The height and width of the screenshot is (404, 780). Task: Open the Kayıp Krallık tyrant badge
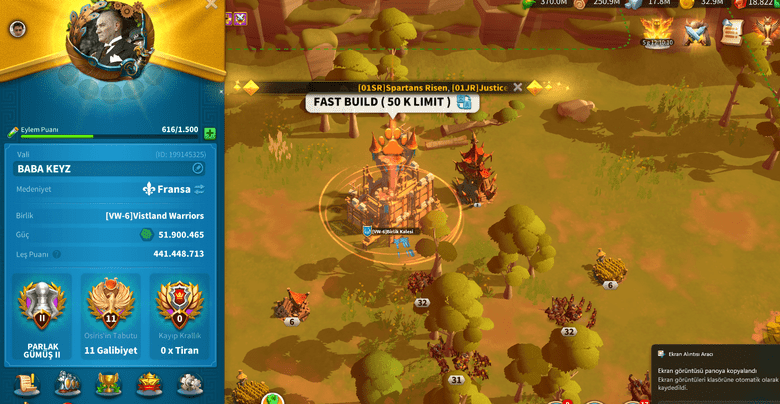[179, 303]
